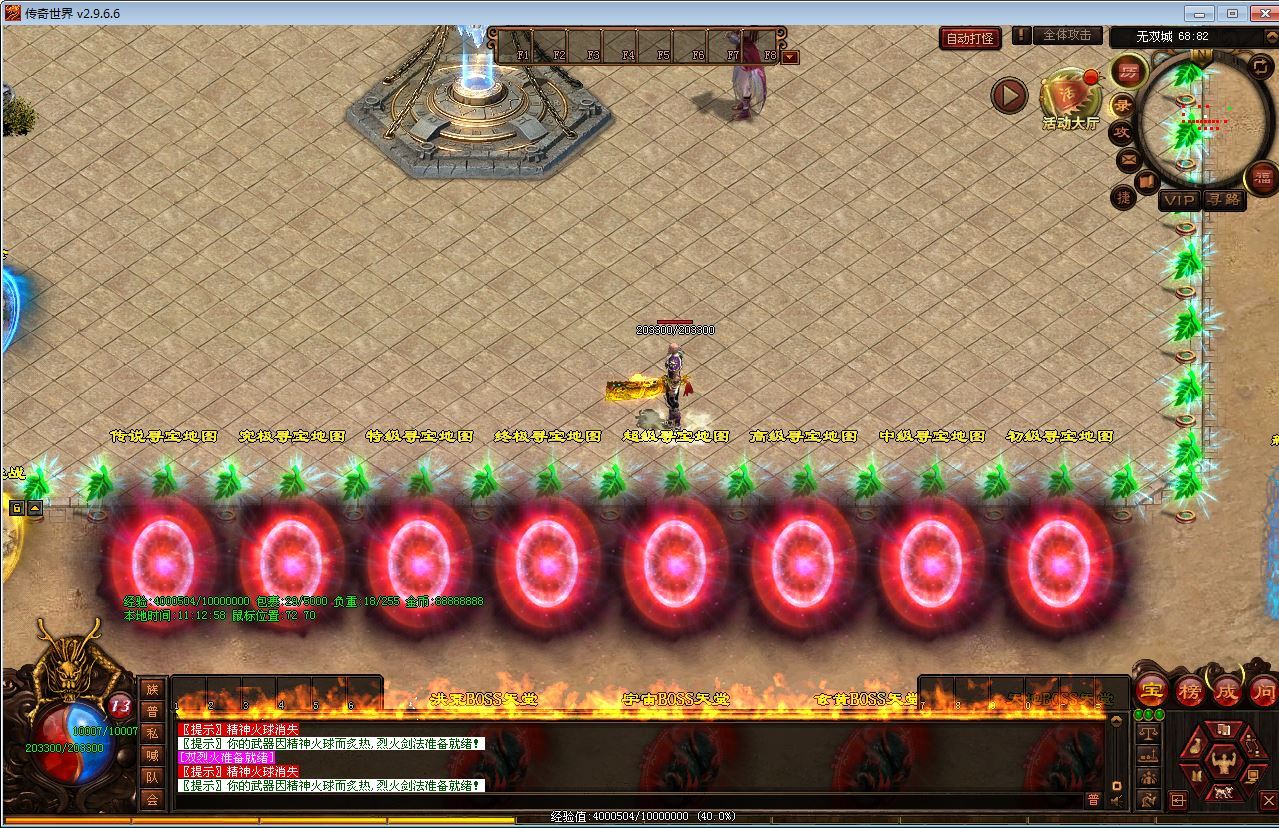Image resolution: width=1279 pixels, height=828 pixels.
Task: Click the 全体攻击 attack mode button
Action: 1067,35
